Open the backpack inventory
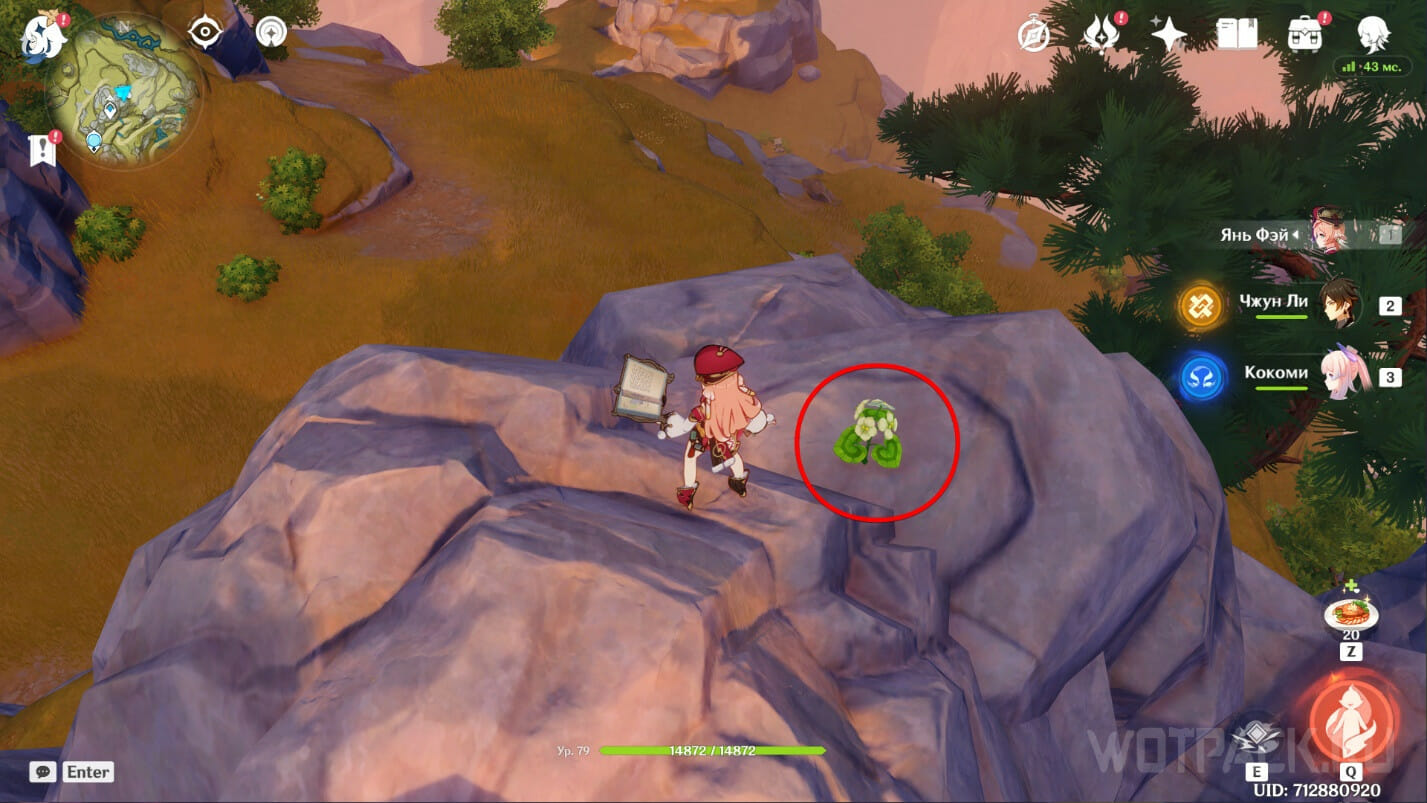This screenshot has height=803, width=1427. tap(1304, 35)
